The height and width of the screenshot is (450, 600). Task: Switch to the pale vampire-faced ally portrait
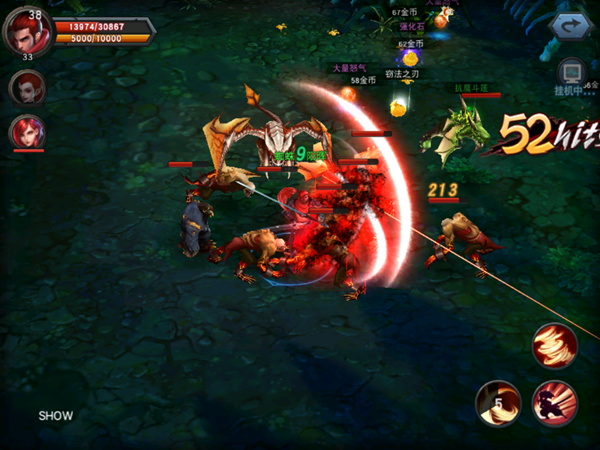pos(27,88)
